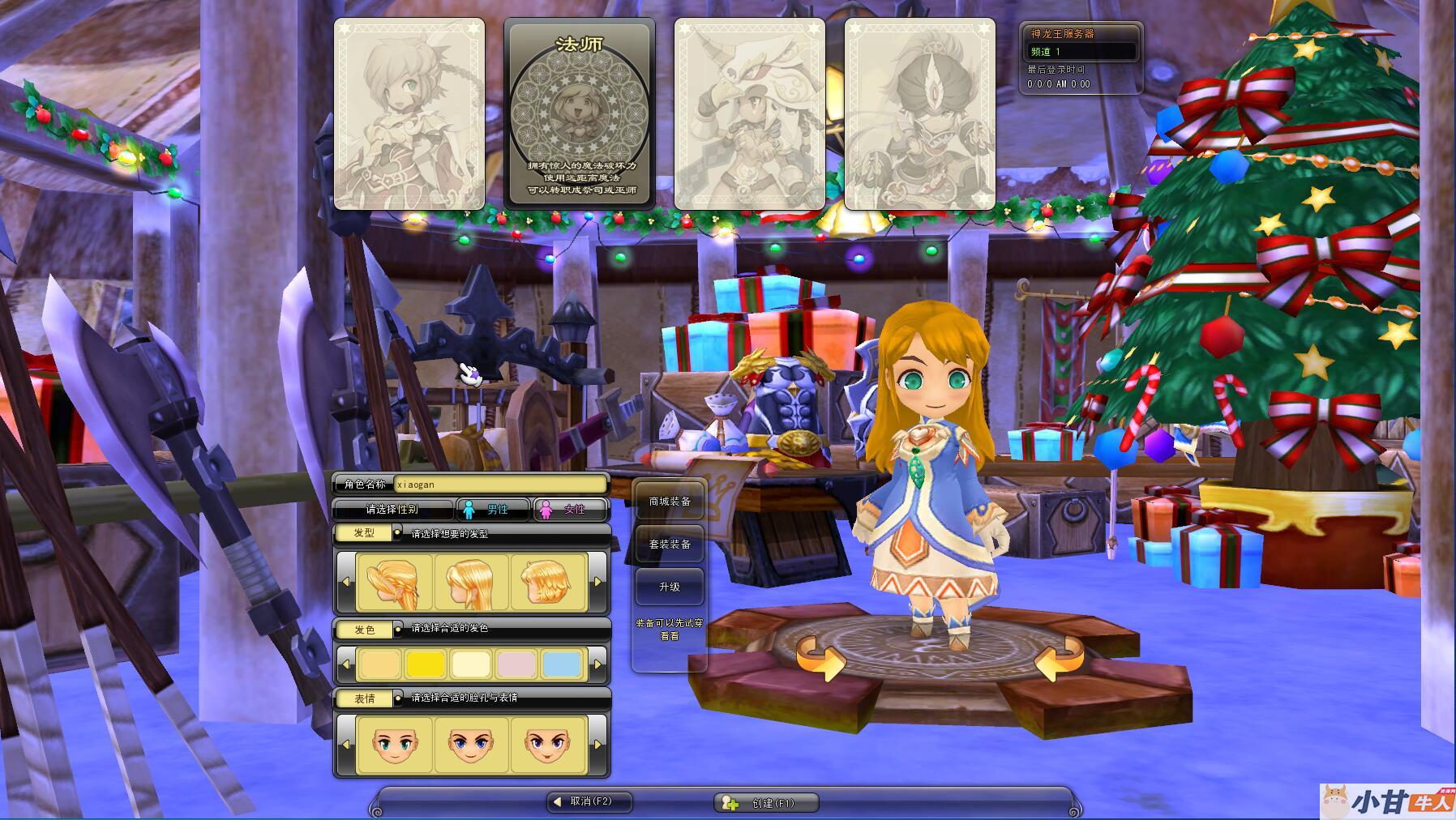Pick the light blue hair color swatch
This screenshot has height=820, width=1456.
562,665
